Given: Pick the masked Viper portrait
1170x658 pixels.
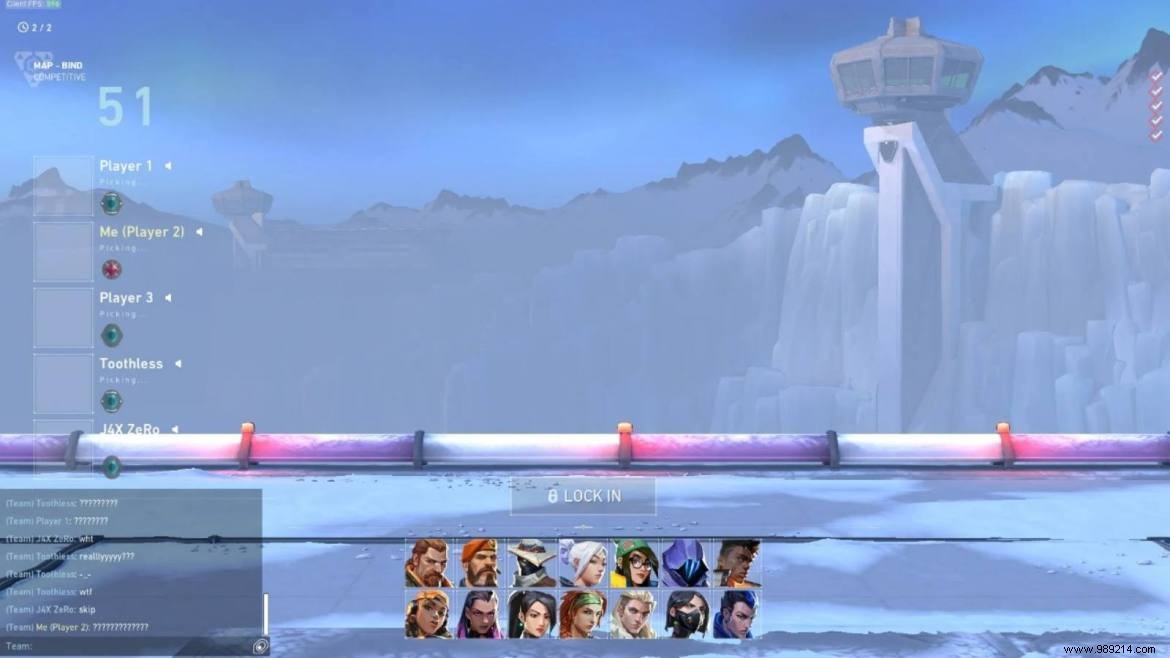Looking at the screenshot, I should coord(685,614).
